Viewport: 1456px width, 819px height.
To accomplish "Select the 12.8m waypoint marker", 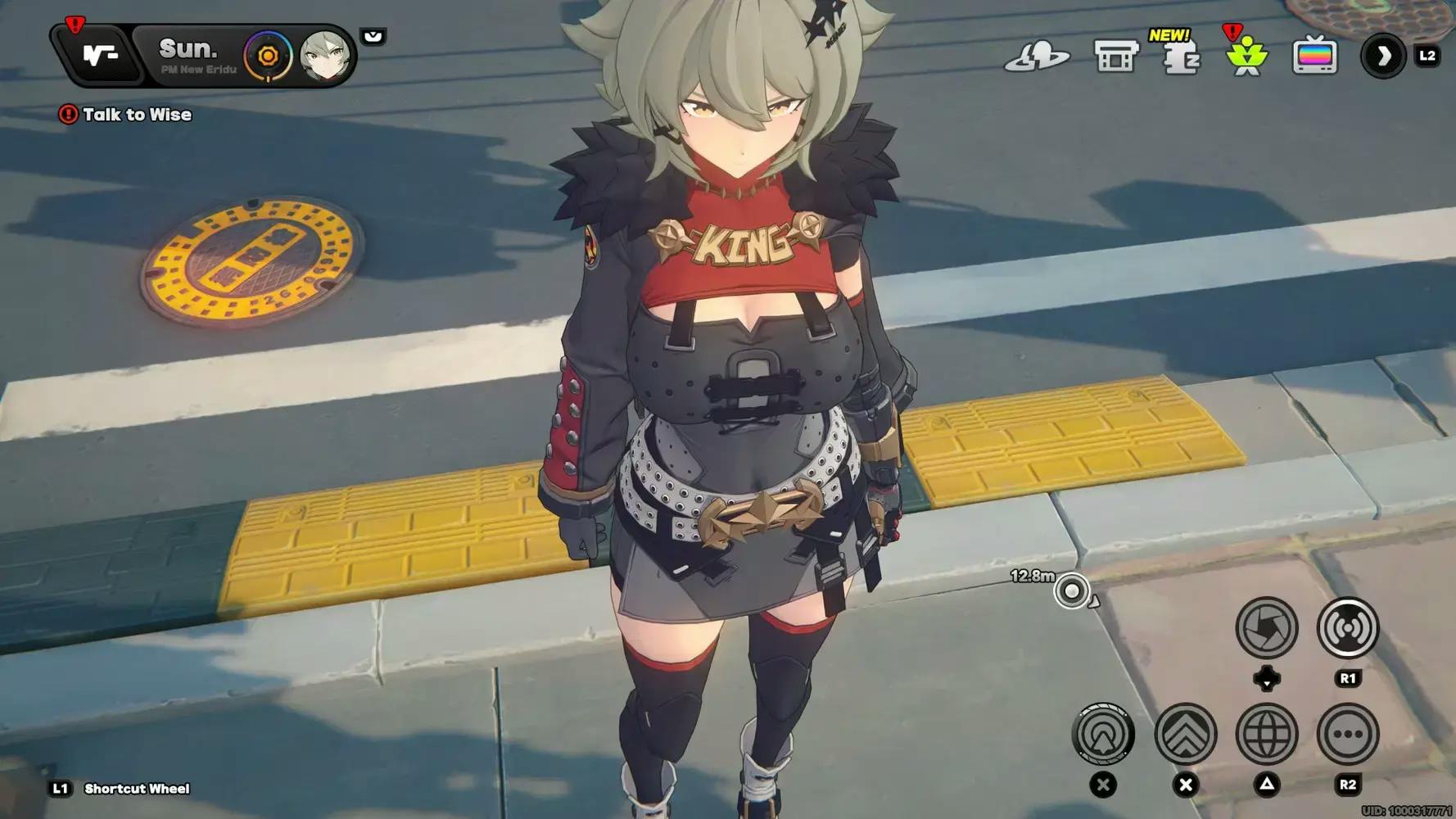I will (1071, 590).
